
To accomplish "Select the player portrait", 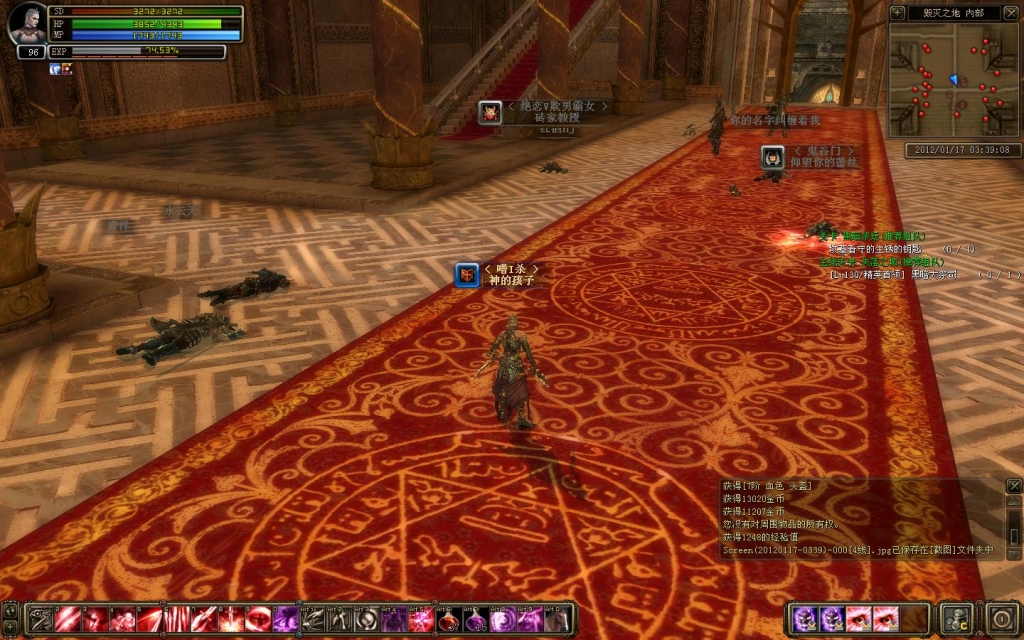I will (x=26, y=25).
